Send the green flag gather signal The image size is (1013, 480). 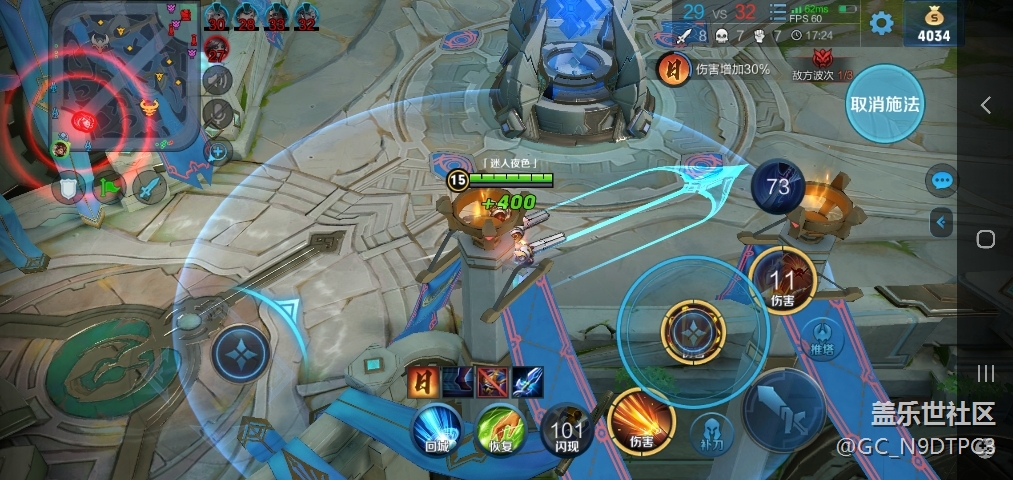(108, 187)
